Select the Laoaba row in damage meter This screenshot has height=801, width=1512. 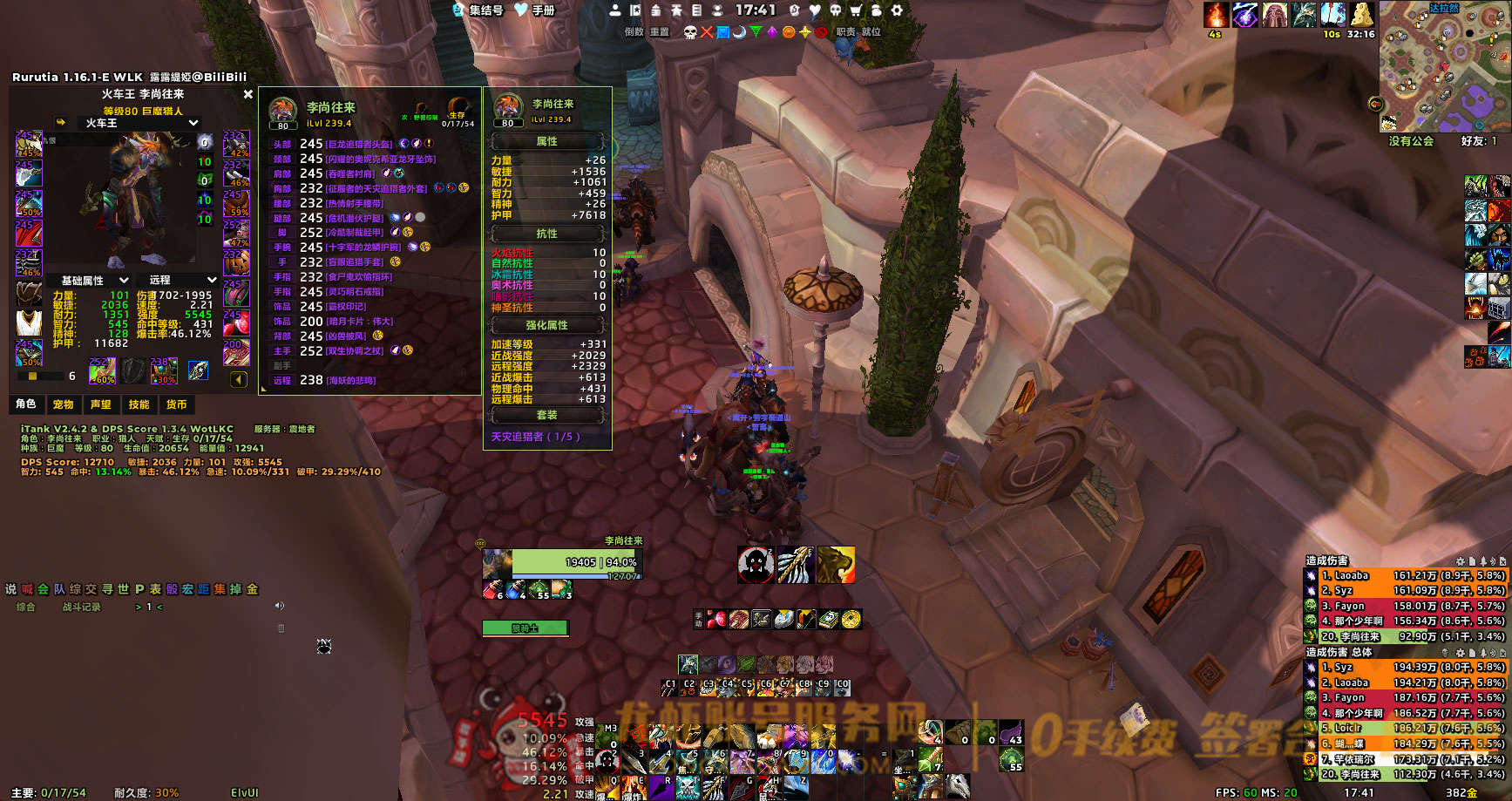point(1404,575)
